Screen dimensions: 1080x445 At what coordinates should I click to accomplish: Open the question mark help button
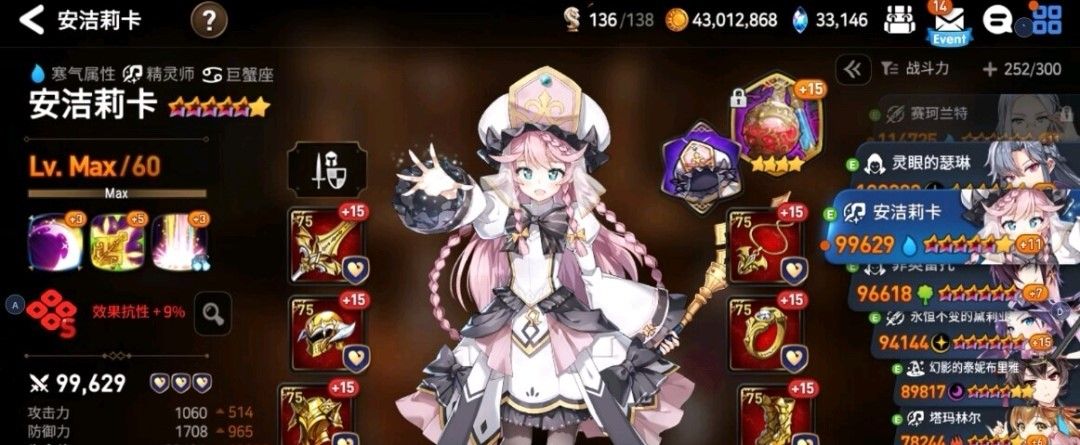tap(208, 19)
